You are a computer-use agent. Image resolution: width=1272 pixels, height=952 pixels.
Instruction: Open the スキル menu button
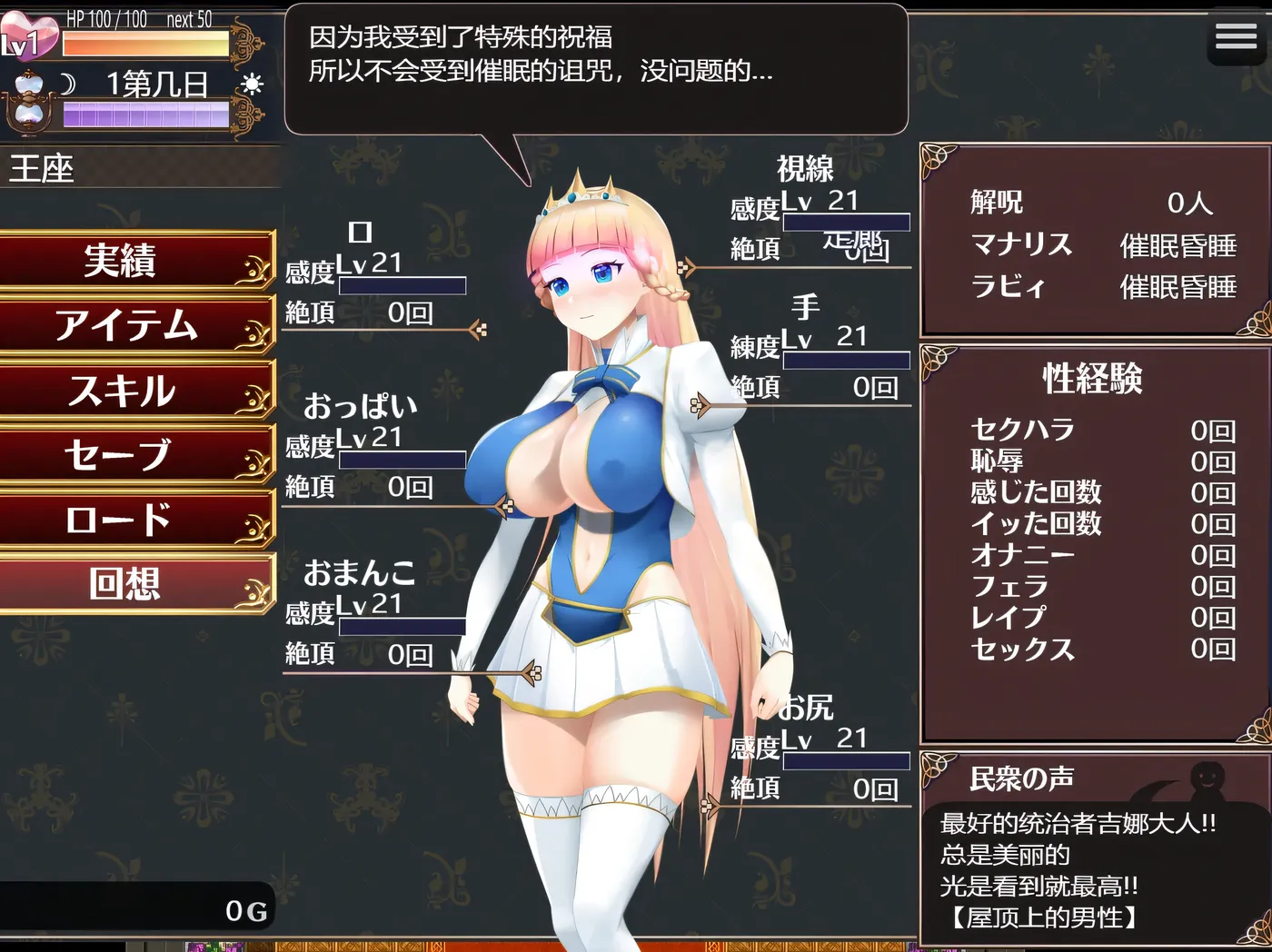[x=125, y=391]
